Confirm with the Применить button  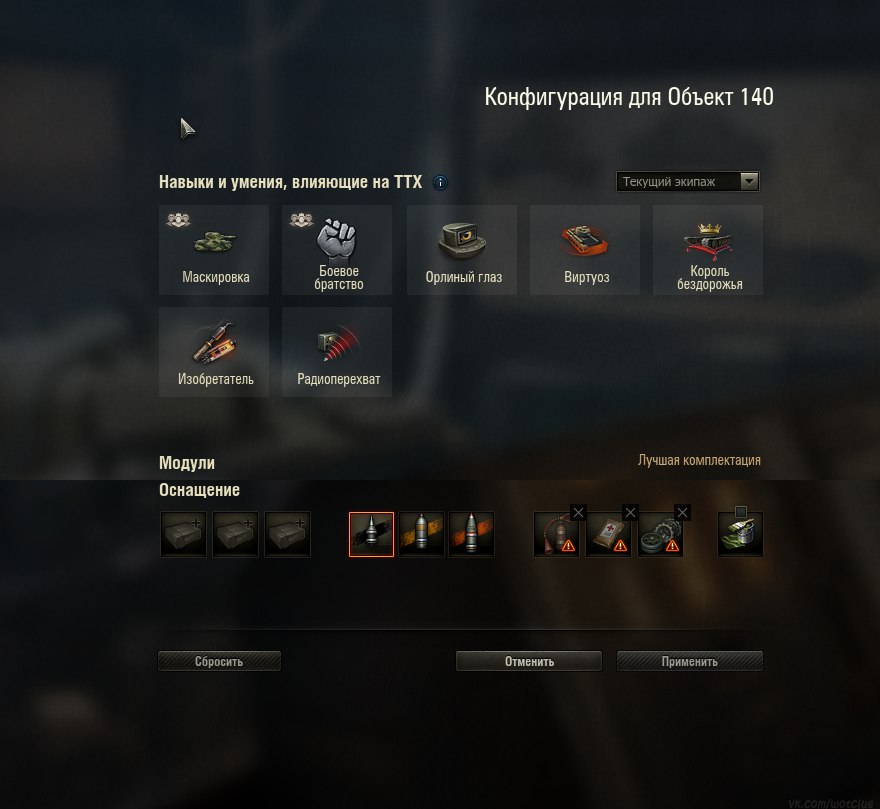(x=689, y=661)
